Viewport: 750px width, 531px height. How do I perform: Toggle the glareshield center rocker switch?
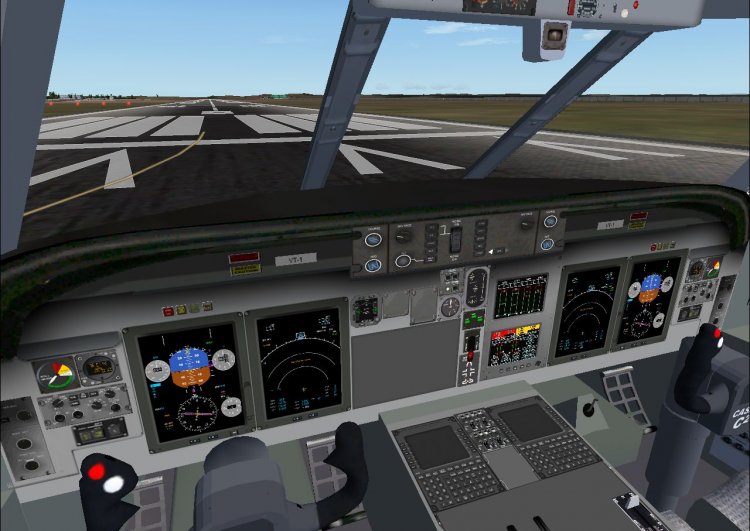(455, 239)
